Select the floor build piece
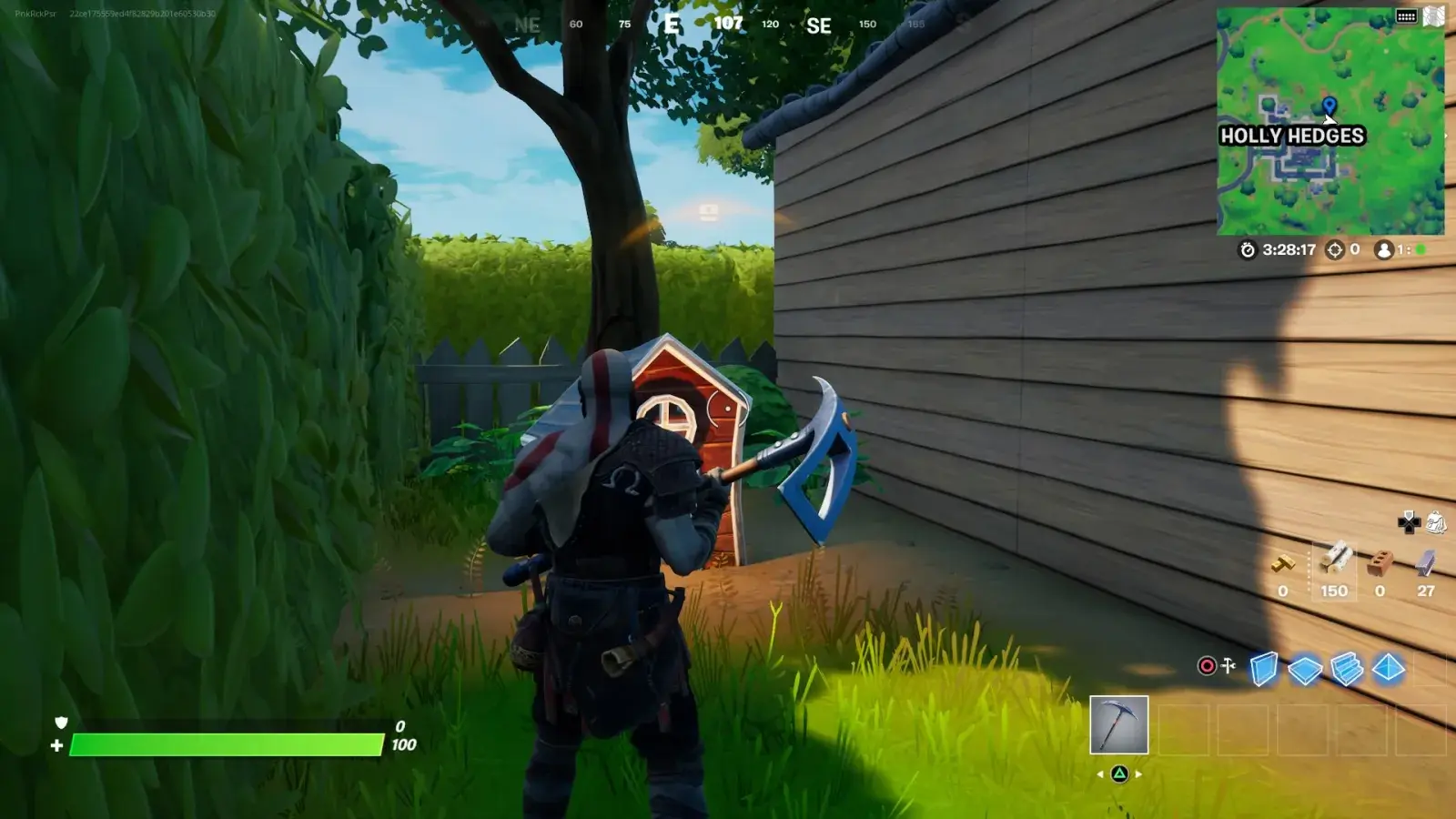This screenshot has width=1456, height=819. pos(1304,667)
